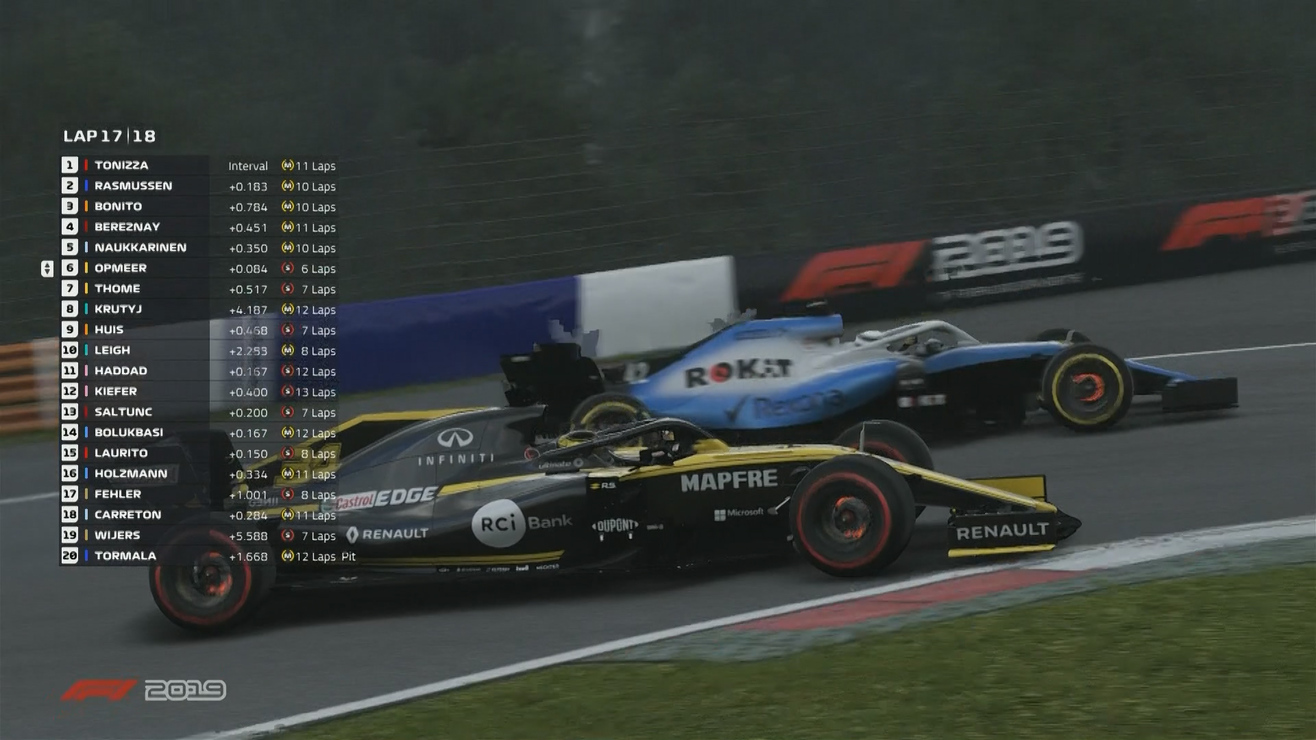Click Krutyj's medium tyre compound icon
Screen dimensions: 1316x740
tap(290, 308)
